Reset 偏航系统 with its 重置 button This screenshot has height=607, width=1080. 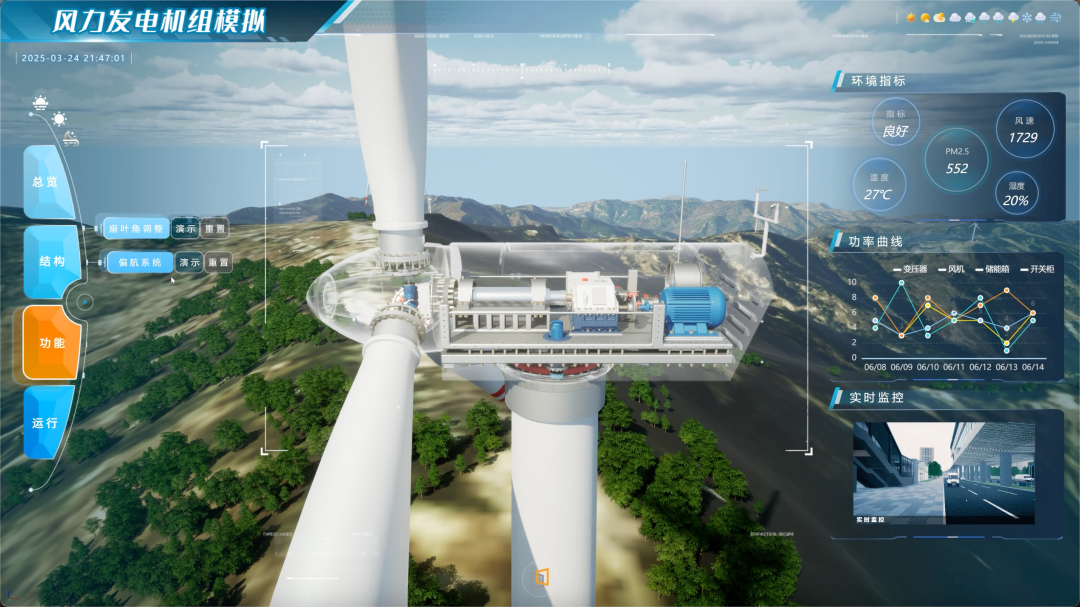click(x=219, y=263)
